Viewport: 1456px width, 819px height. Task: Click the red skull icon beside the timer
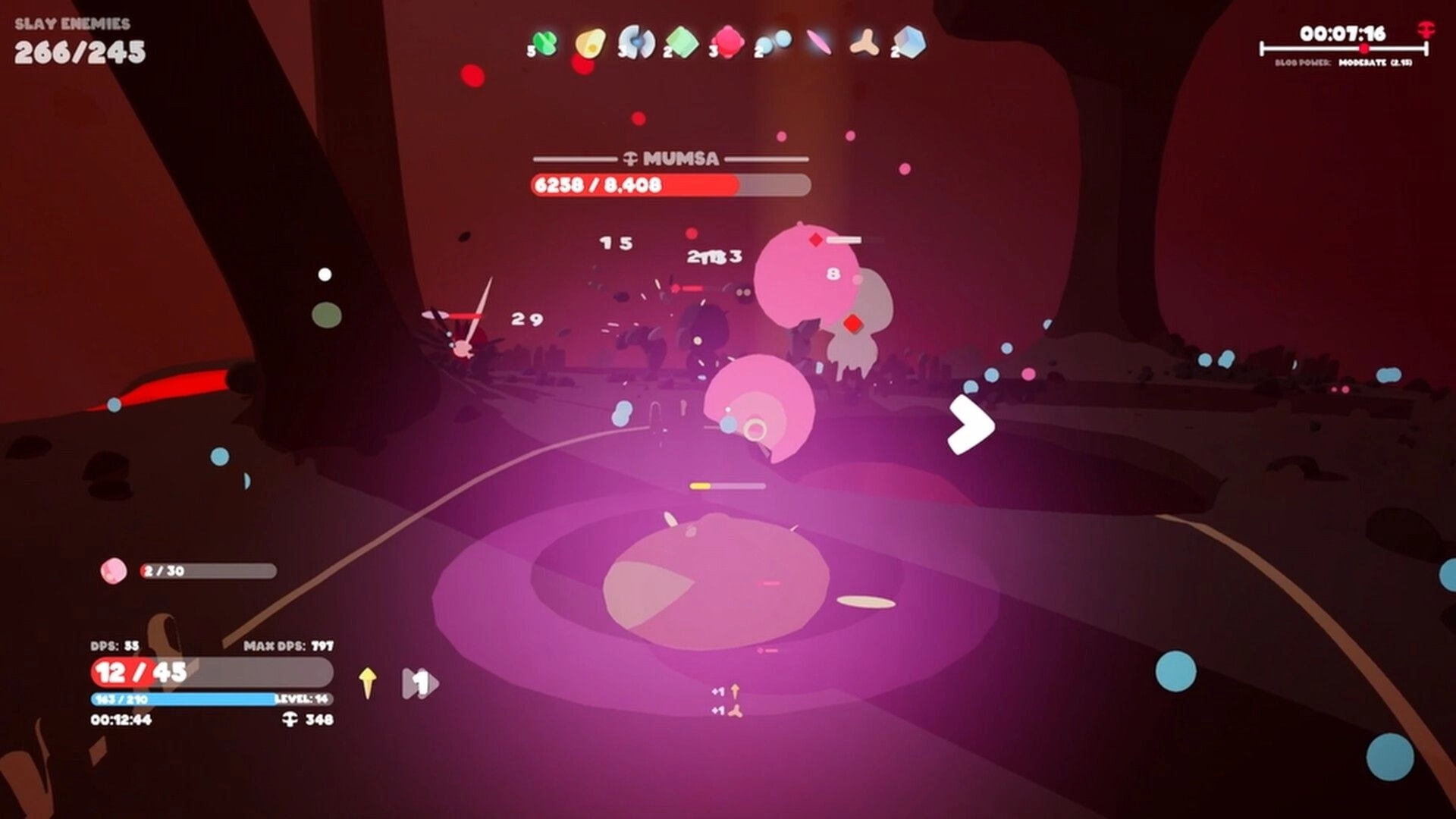(1426, 32)
